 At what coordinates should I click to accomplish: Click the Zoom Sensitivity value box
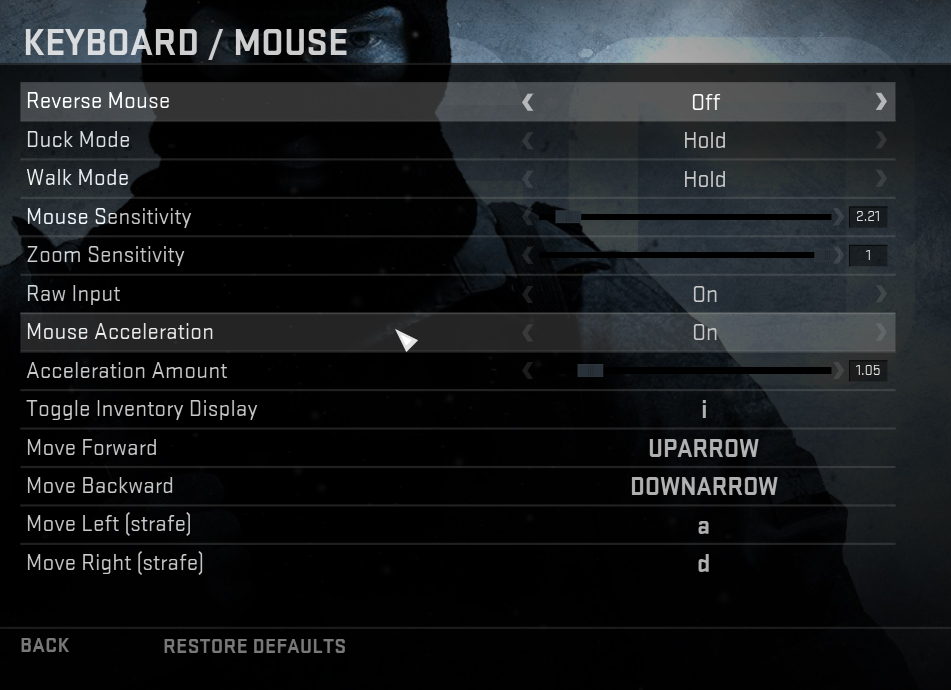point(867,255)
